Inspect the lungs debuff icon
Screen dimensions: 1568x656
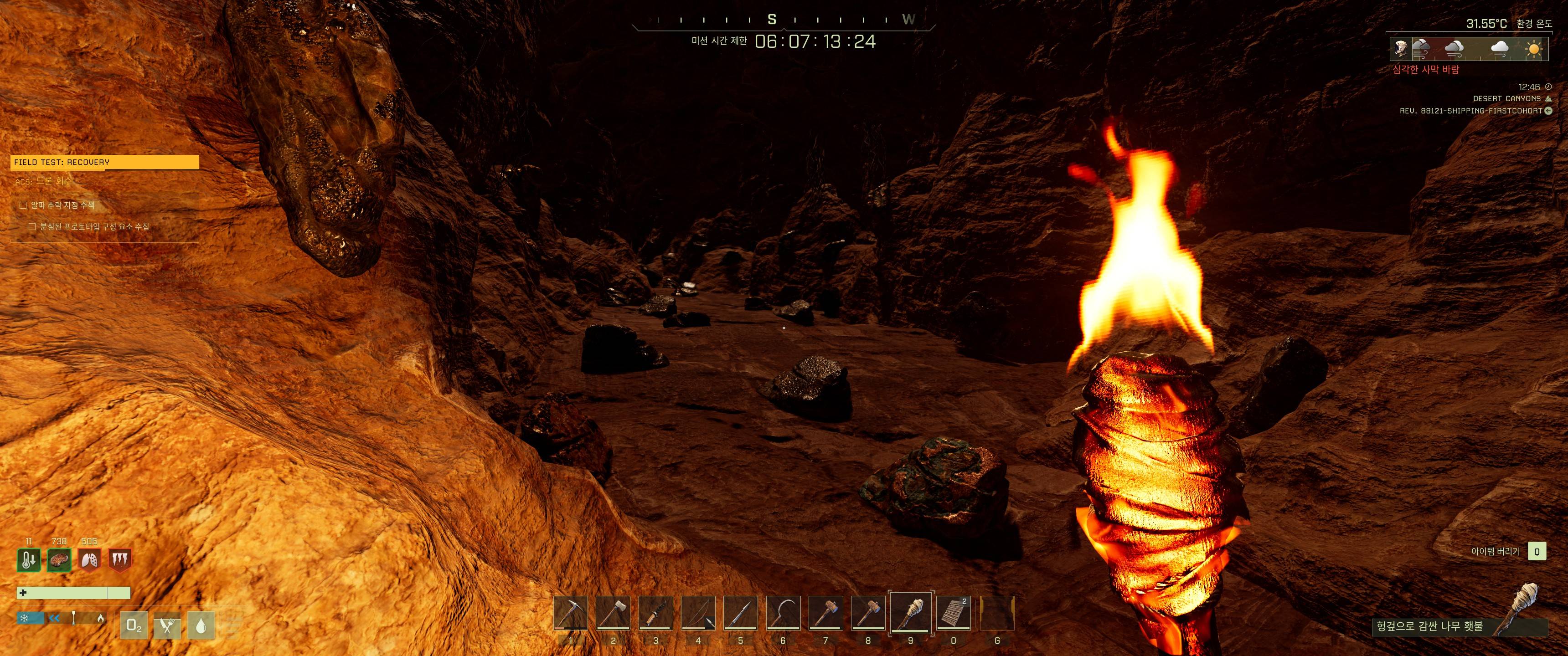tap(89, 560)
